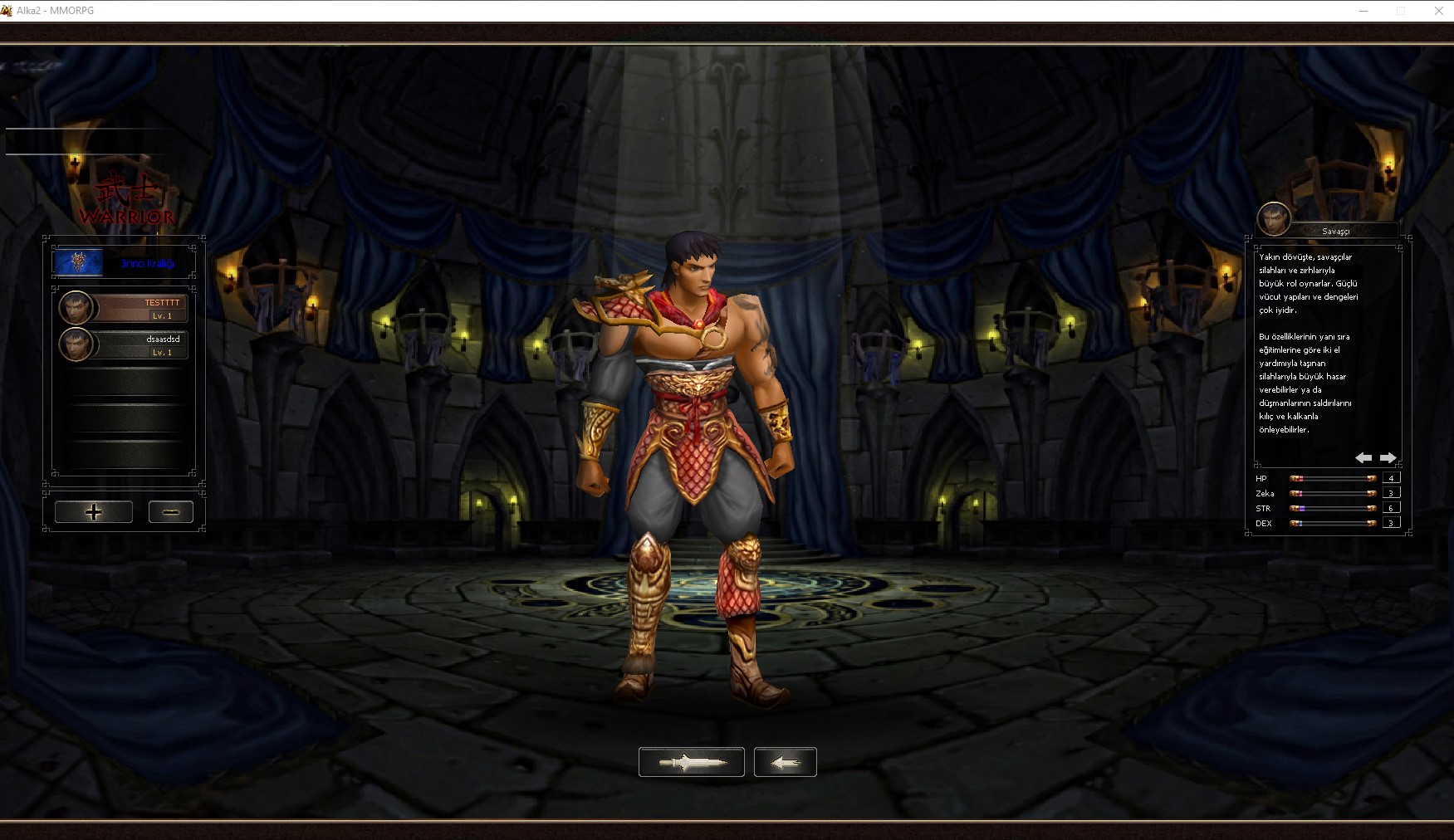Show the next class description page
This screenshot has width=1454, height=840.
coord(1388,458)
